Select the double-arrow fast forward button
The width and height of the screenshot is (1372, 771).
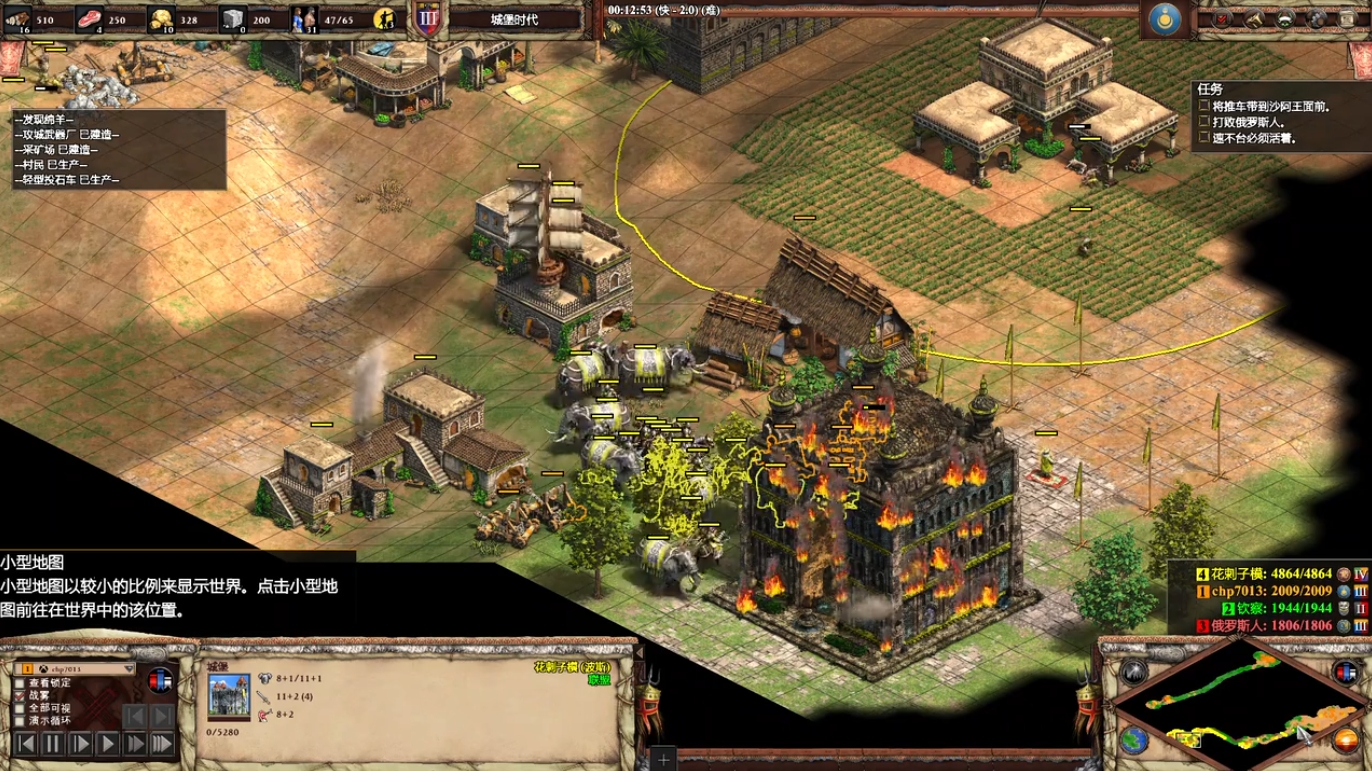click(x=134, y=744)
